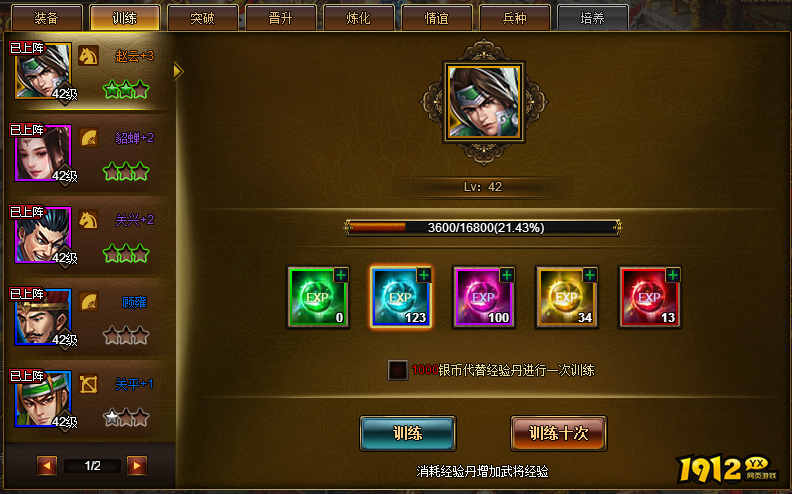This screenshot has height=494, width=792.
Task: Pick the yellow EXP pill
Action: (566, 297)
